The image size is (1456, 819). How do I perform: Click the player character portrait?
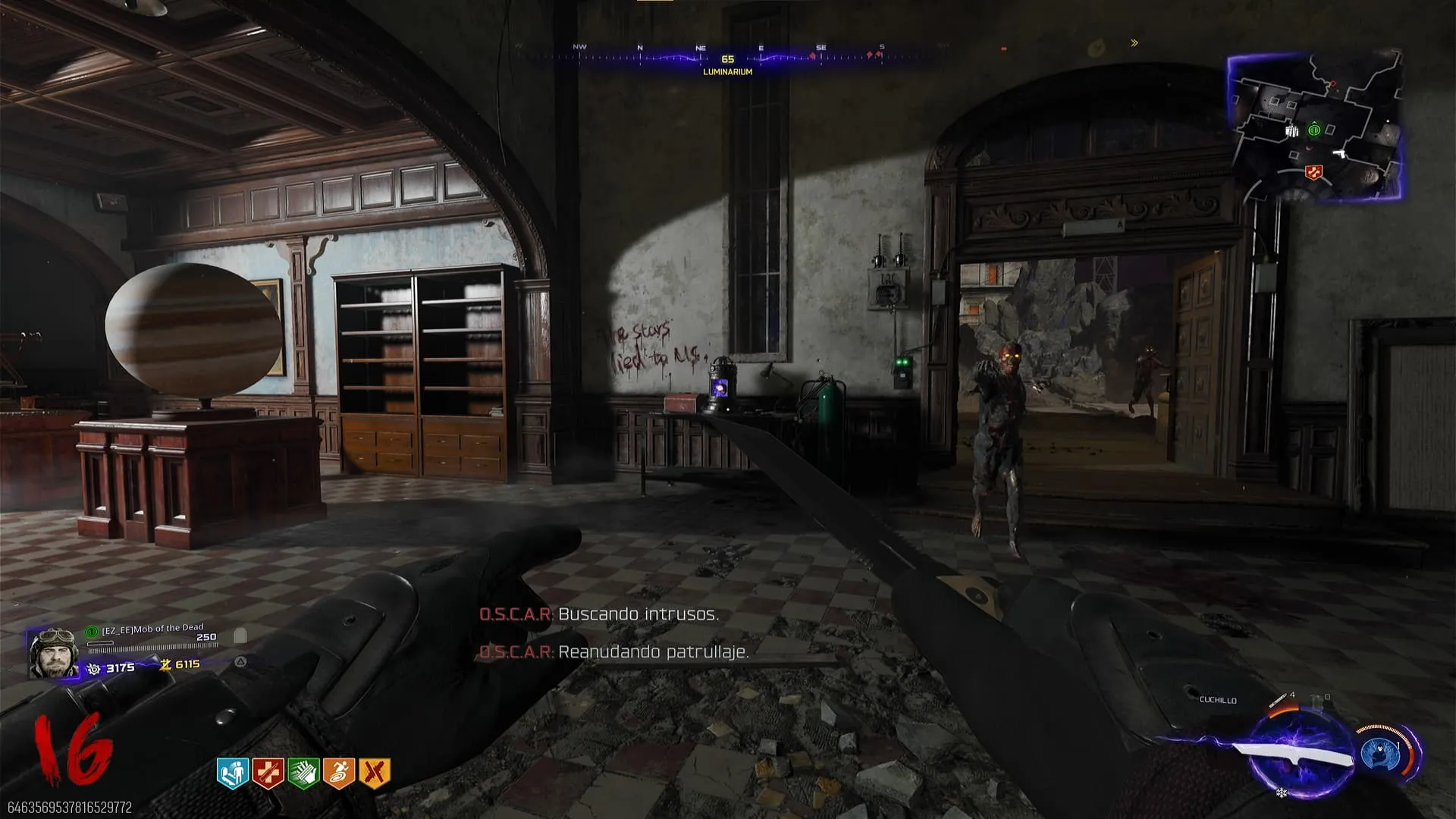[53, 653]
